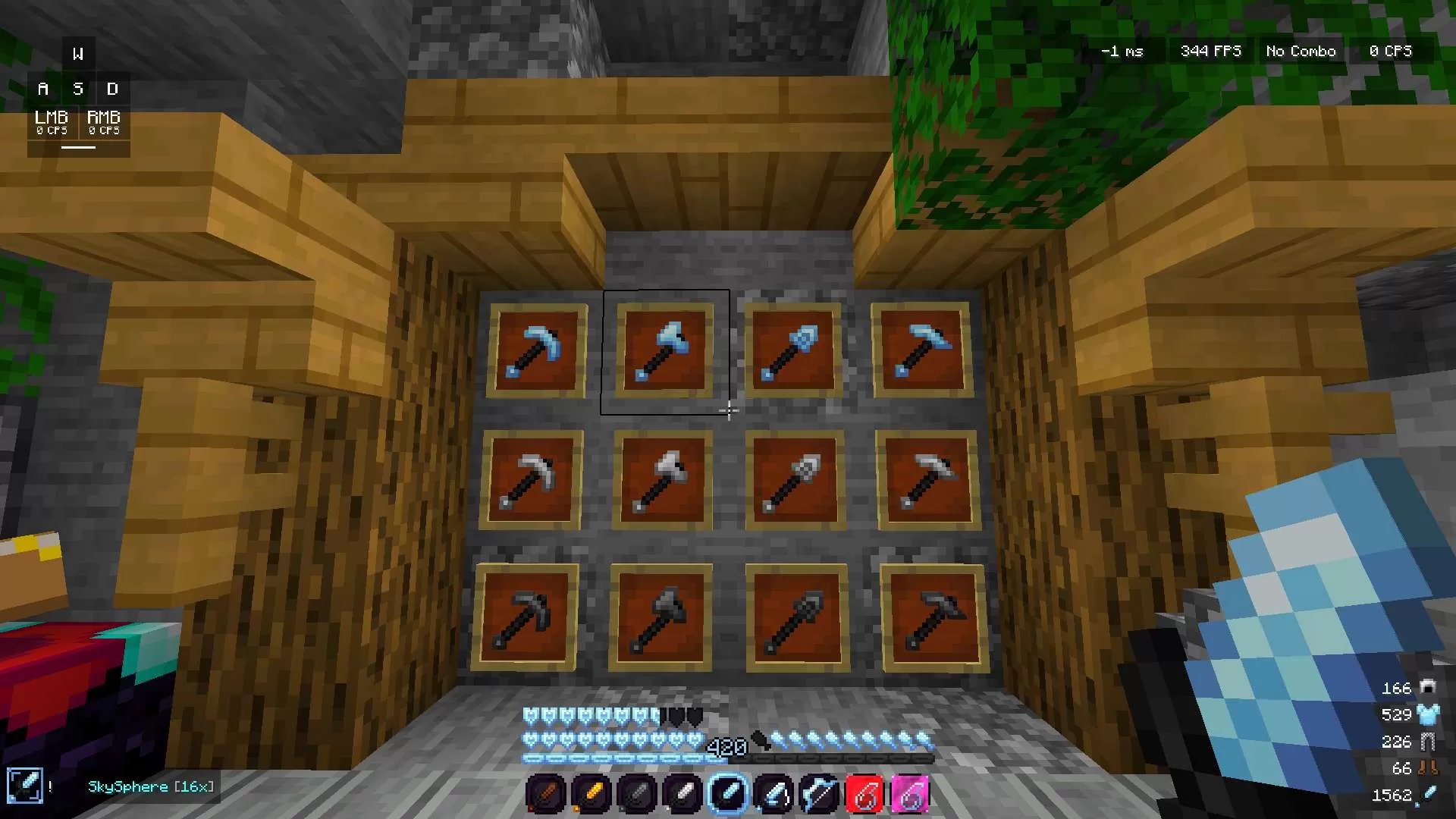Click the 0 CPS counter top right
Viewport: 1456px width, 819px height.
click(x=1390, y=51)
